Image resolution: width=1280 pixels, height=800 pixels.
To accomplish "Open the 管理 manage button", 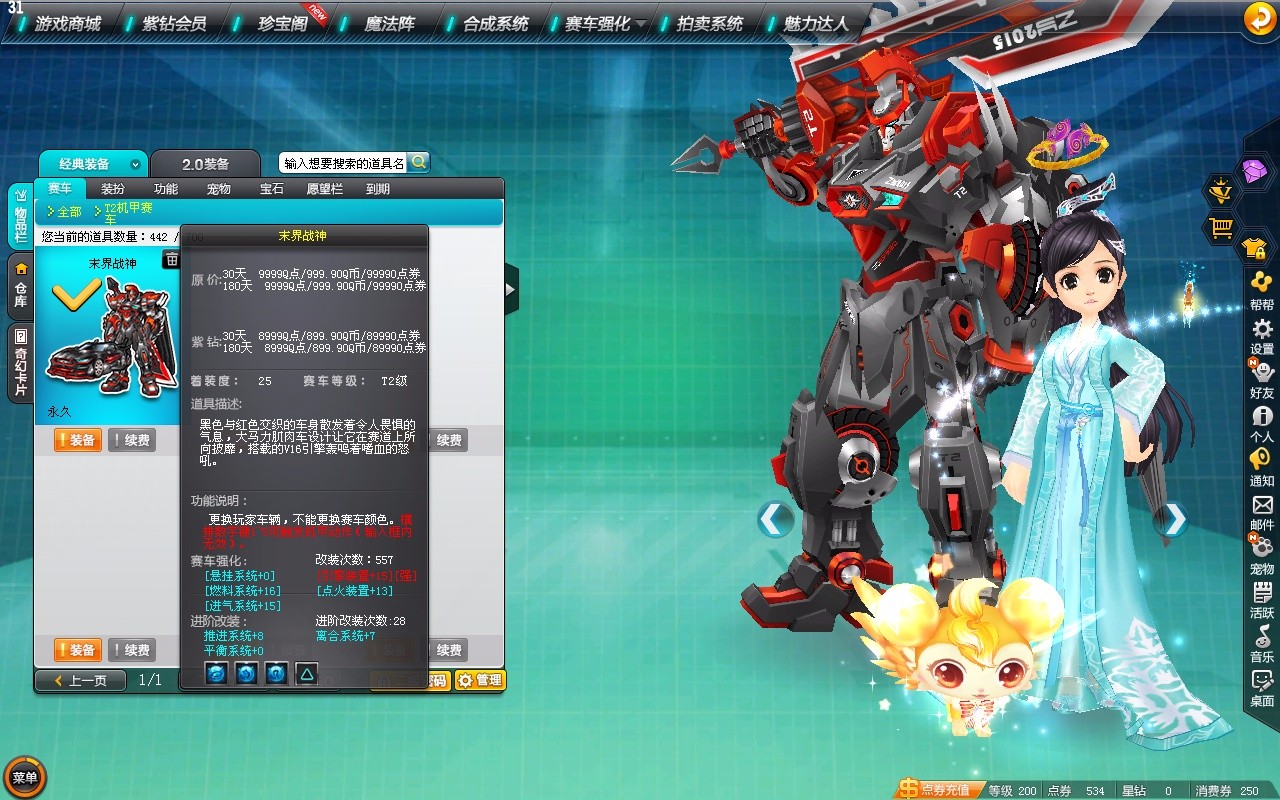I will pos(480,680).
